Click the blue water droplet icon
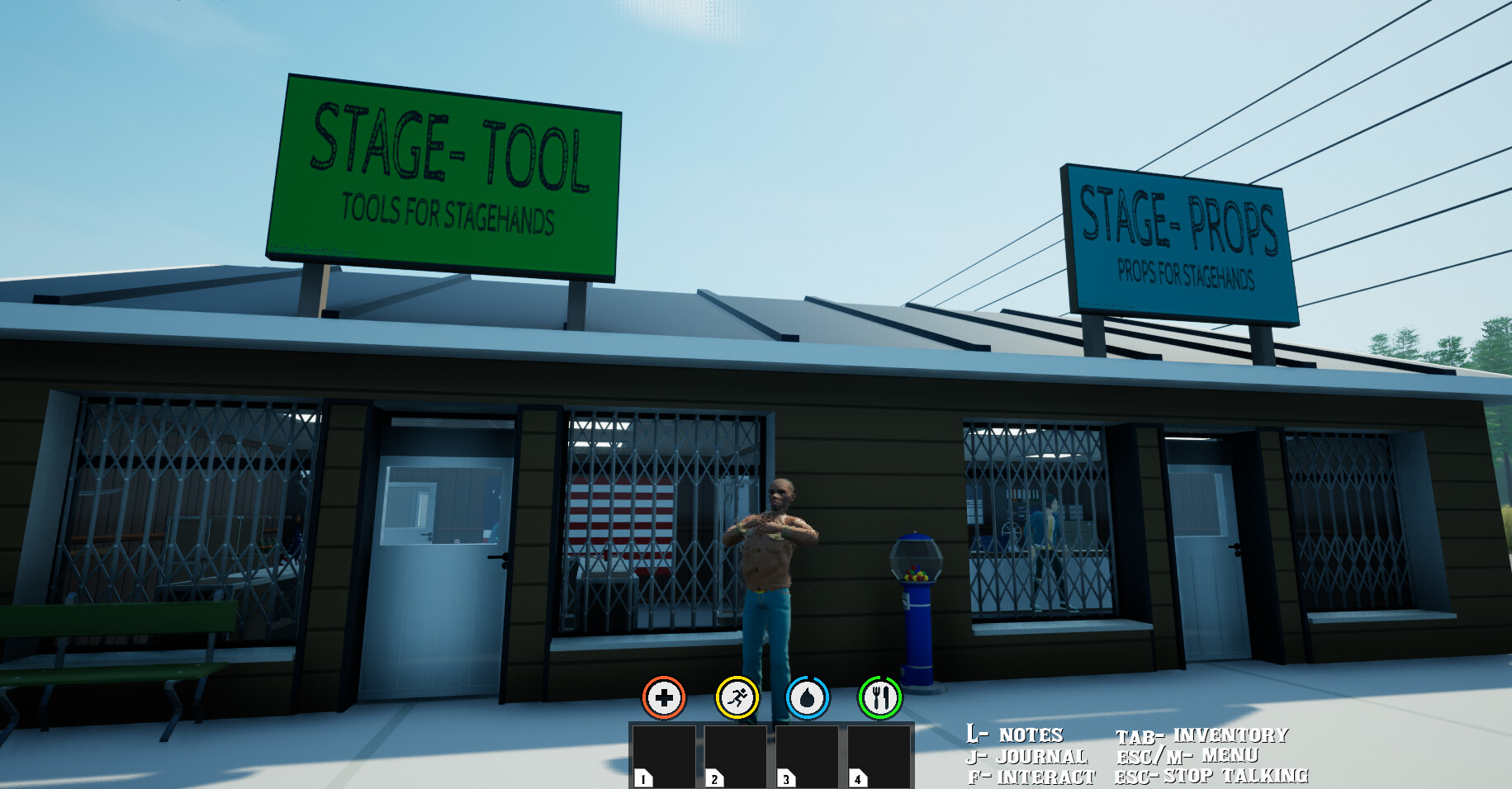The image size is (1512, 789). (x=808, y=697)
